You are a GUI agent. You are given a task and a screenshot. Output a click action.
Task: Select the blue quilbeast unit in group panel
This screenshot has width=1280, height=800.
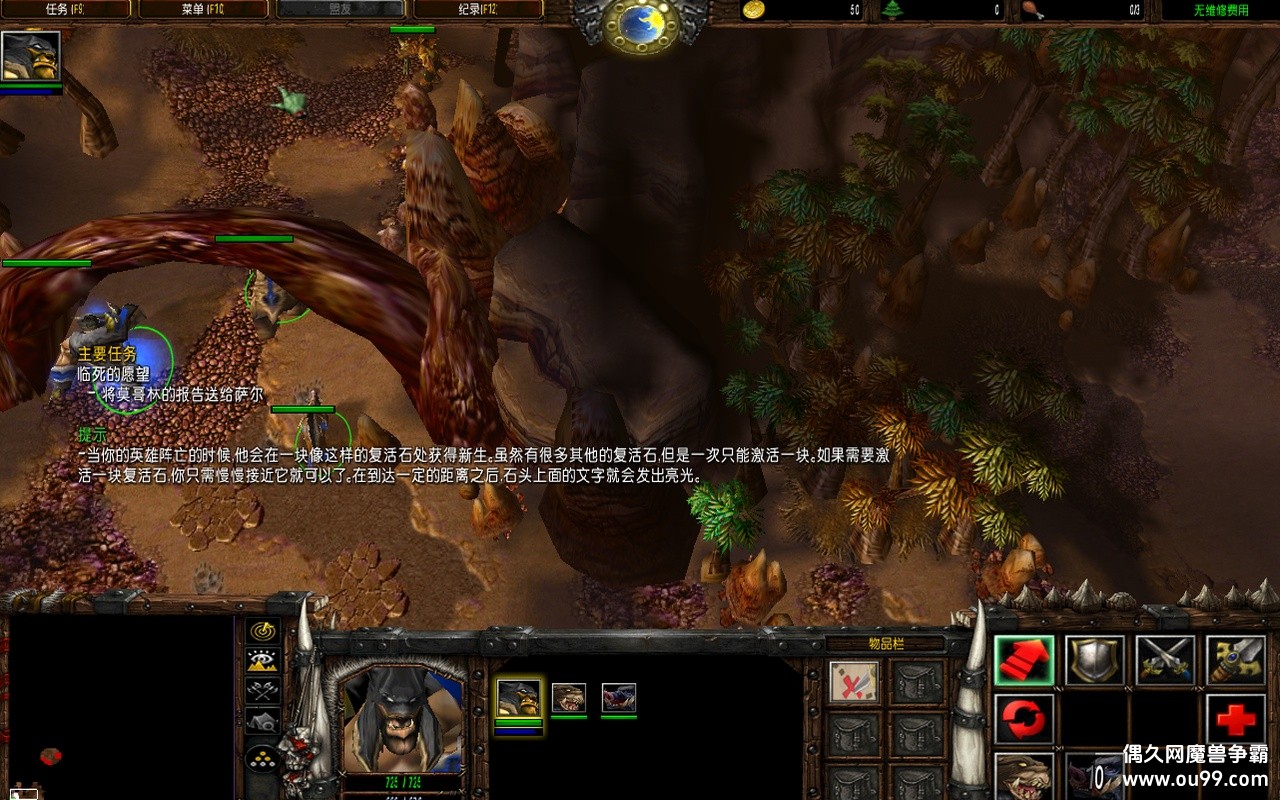click(619, 698)
